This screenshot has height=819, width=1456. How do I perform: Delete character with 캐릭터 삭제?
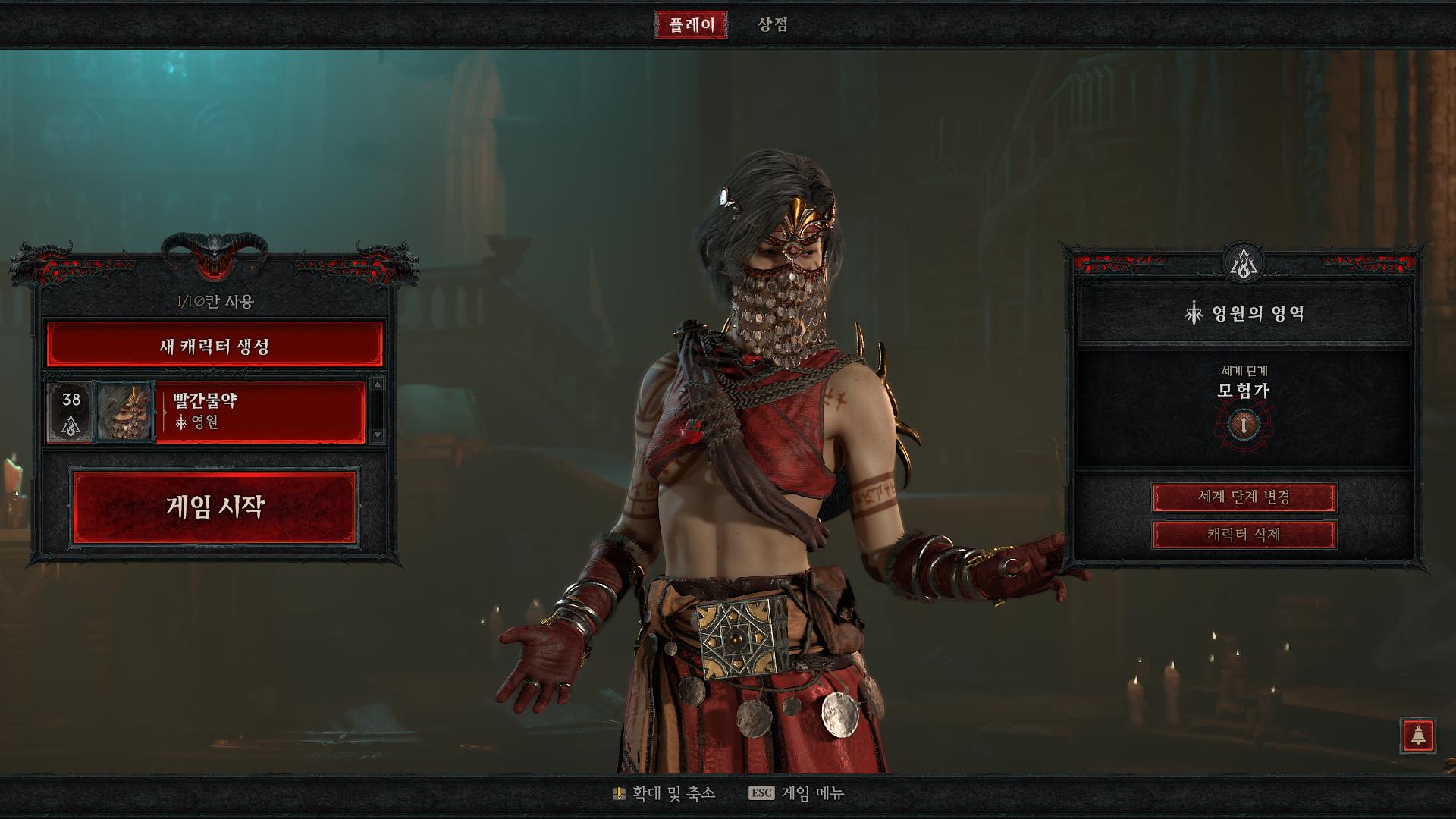coord(1244,535)
